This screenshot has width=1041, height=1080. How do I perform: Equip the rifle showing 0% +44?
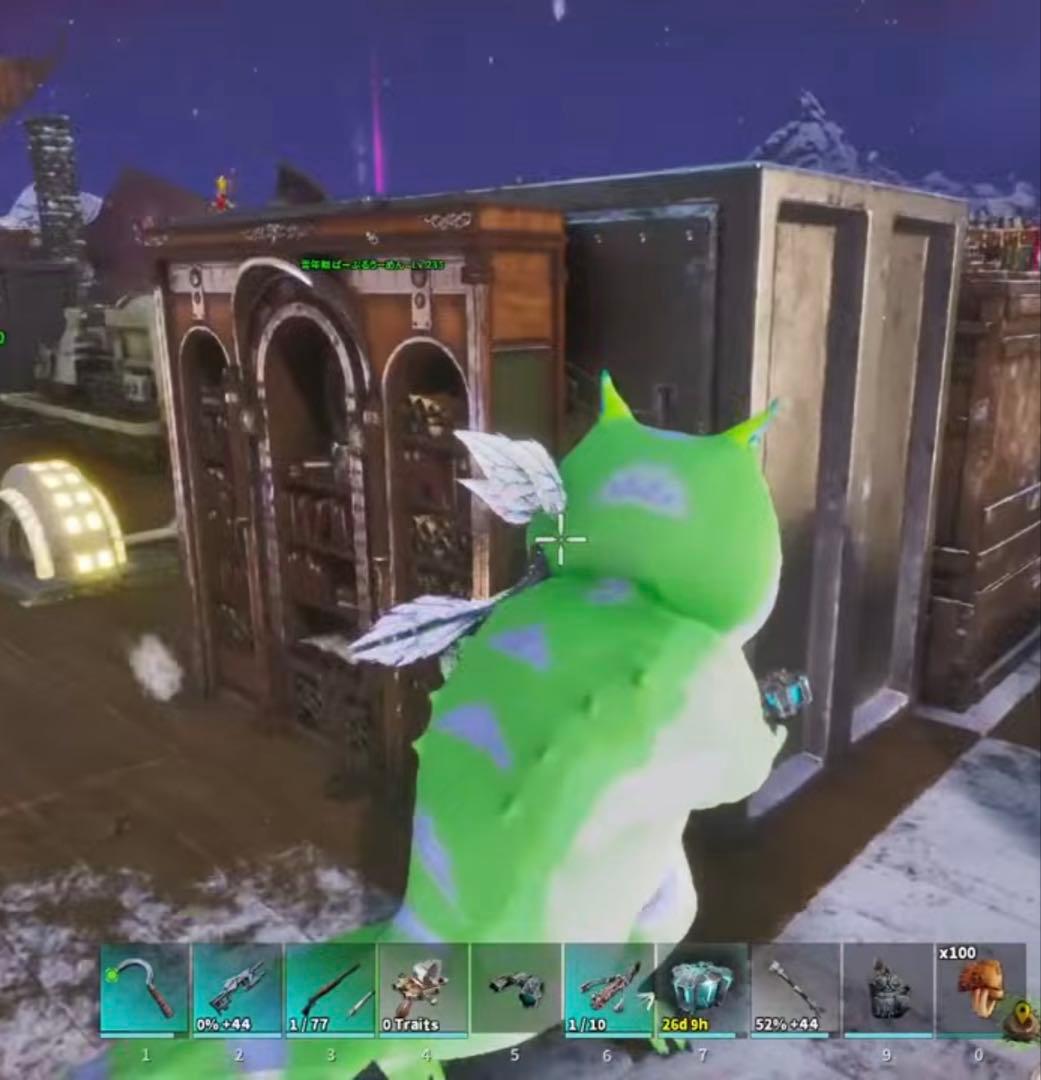[237, 990]
